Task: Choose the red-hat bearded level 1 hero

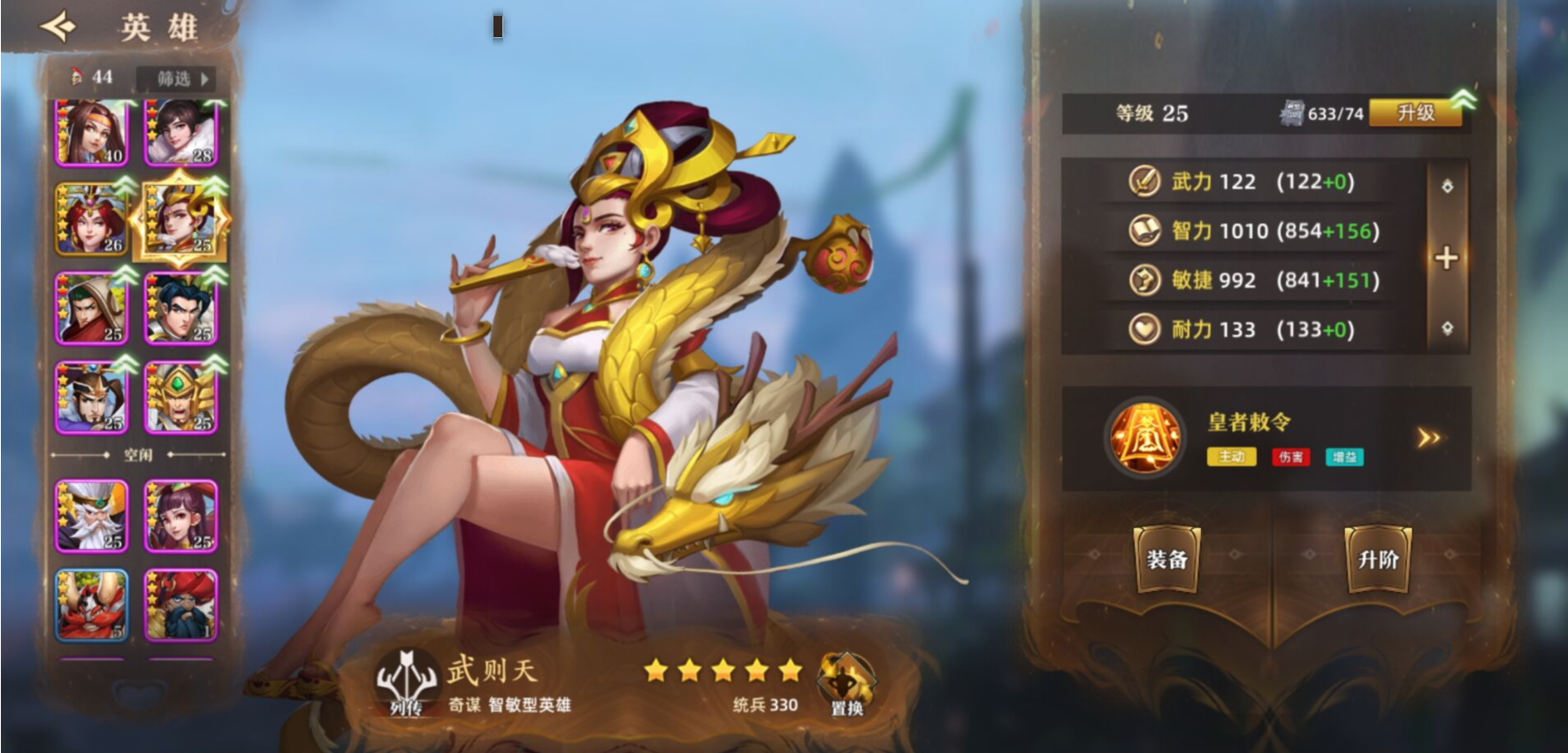Action: [x=181, y=604]
